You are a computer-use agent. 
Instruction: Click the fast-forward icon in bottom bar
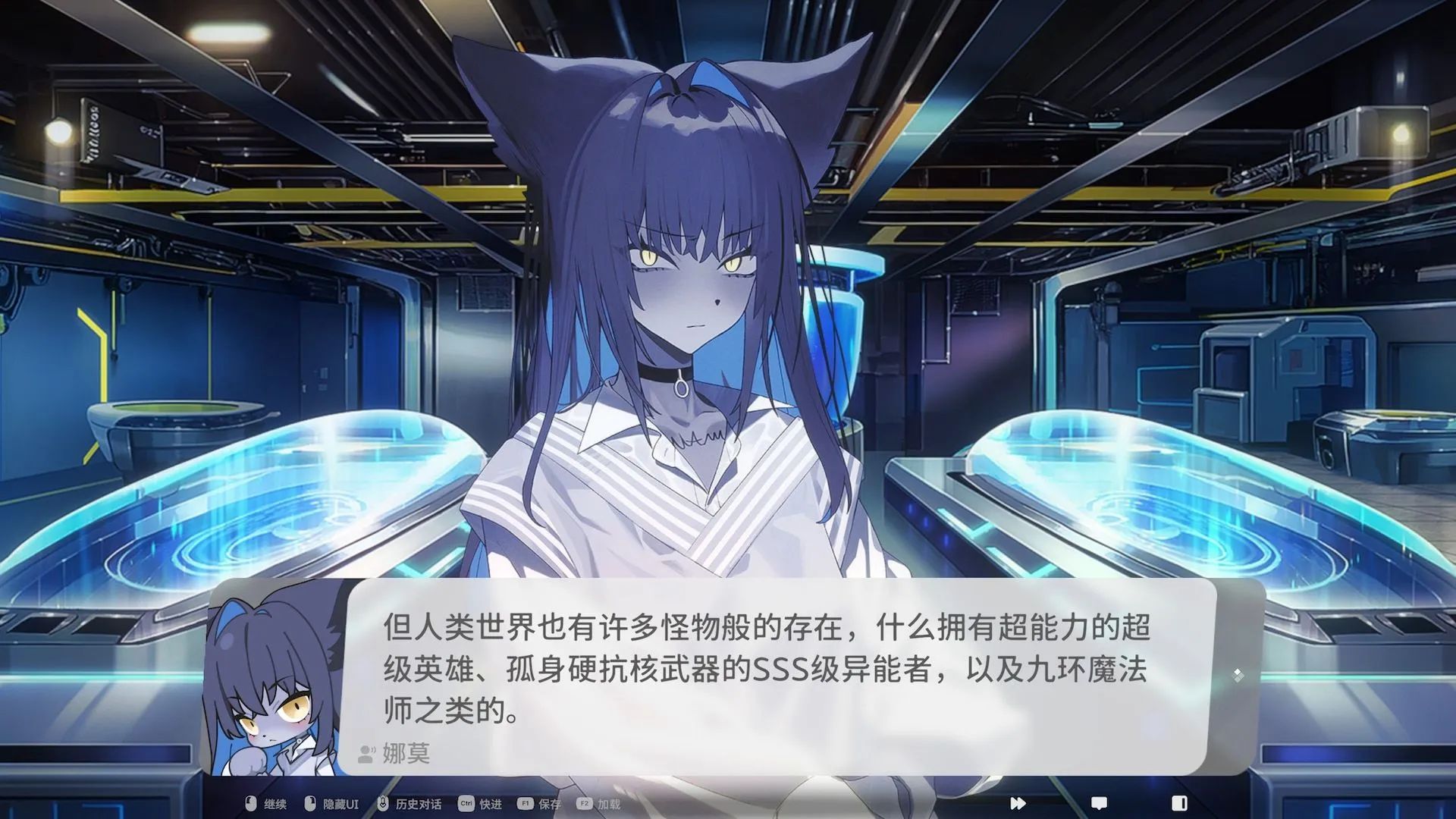pos(1018,804)
